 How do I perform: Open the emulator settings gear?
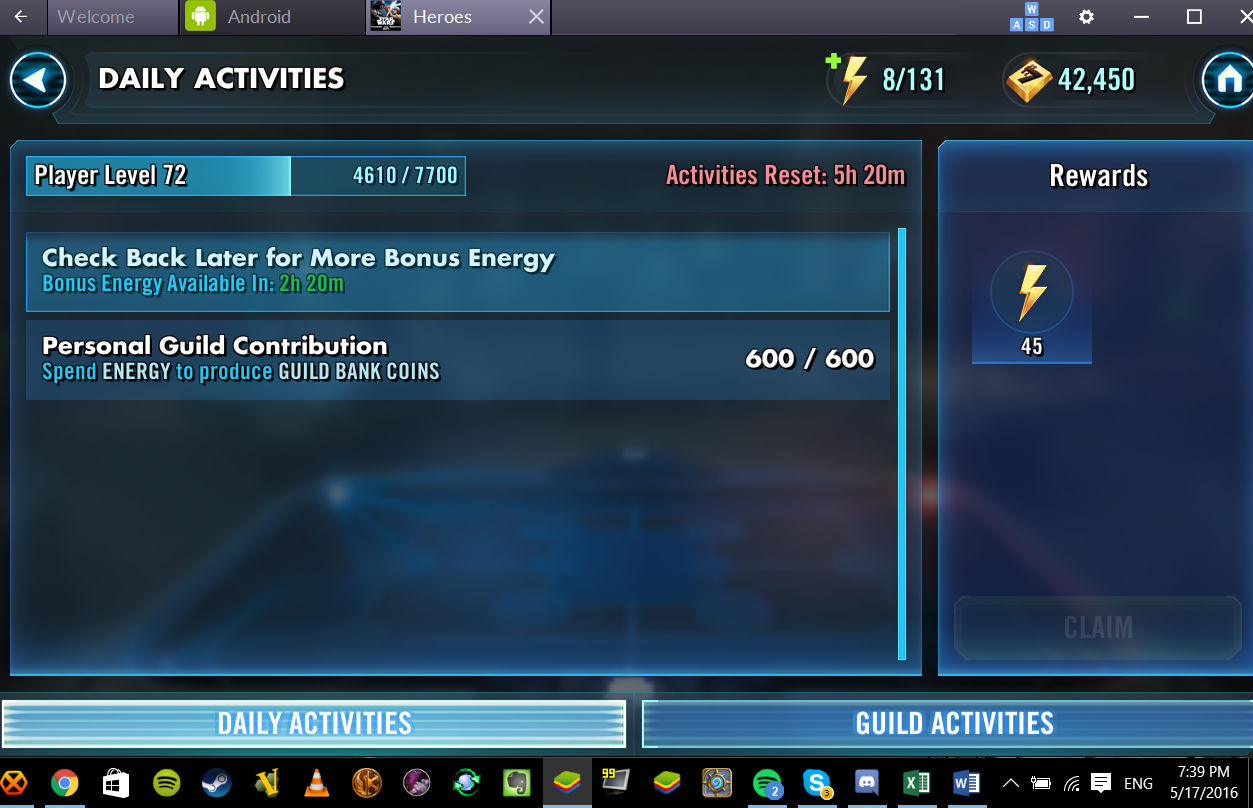click(1086, 17)
